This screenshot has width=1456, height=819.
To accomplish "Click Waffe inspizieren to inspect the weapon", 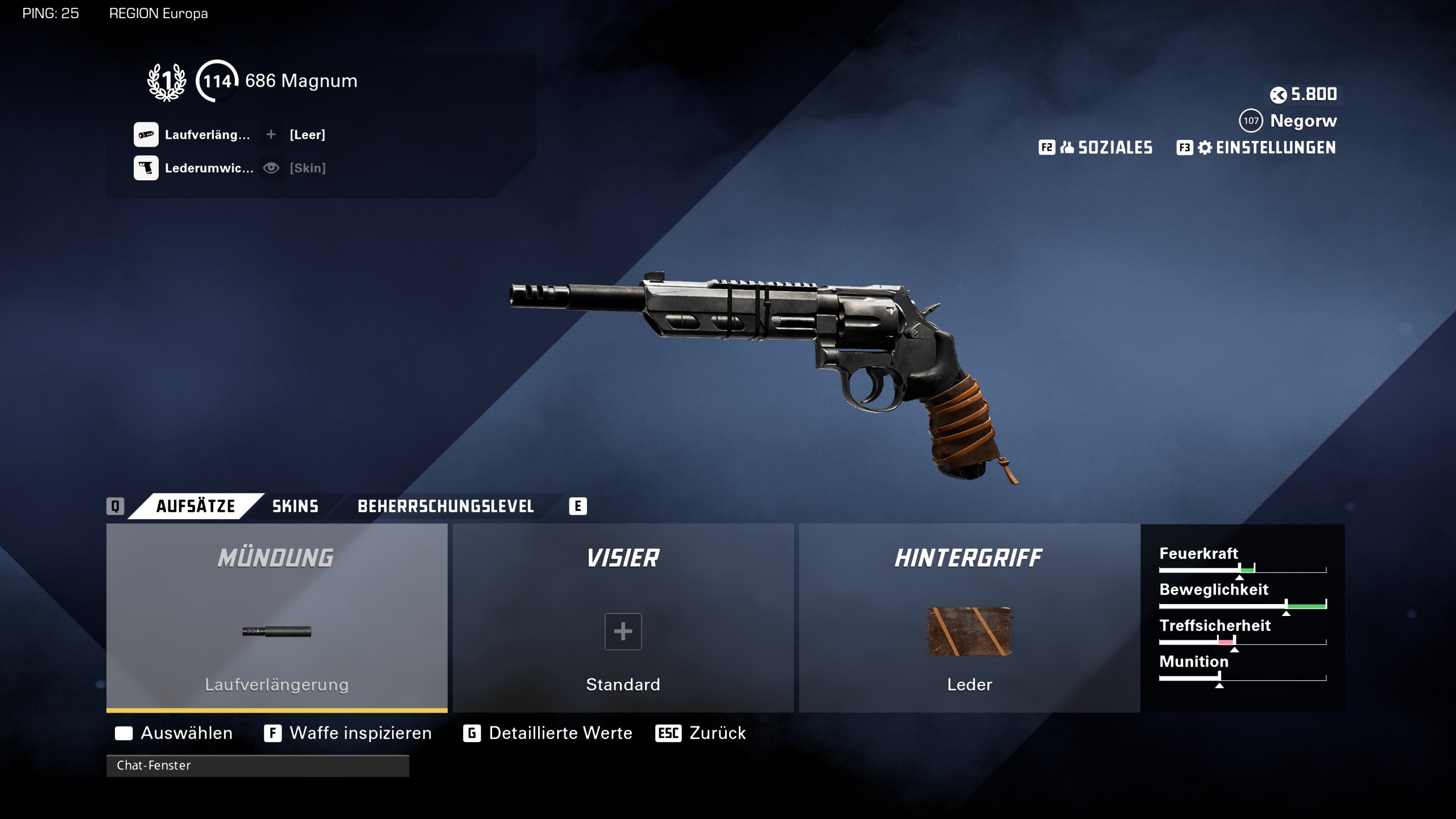I will click(359, 733).
